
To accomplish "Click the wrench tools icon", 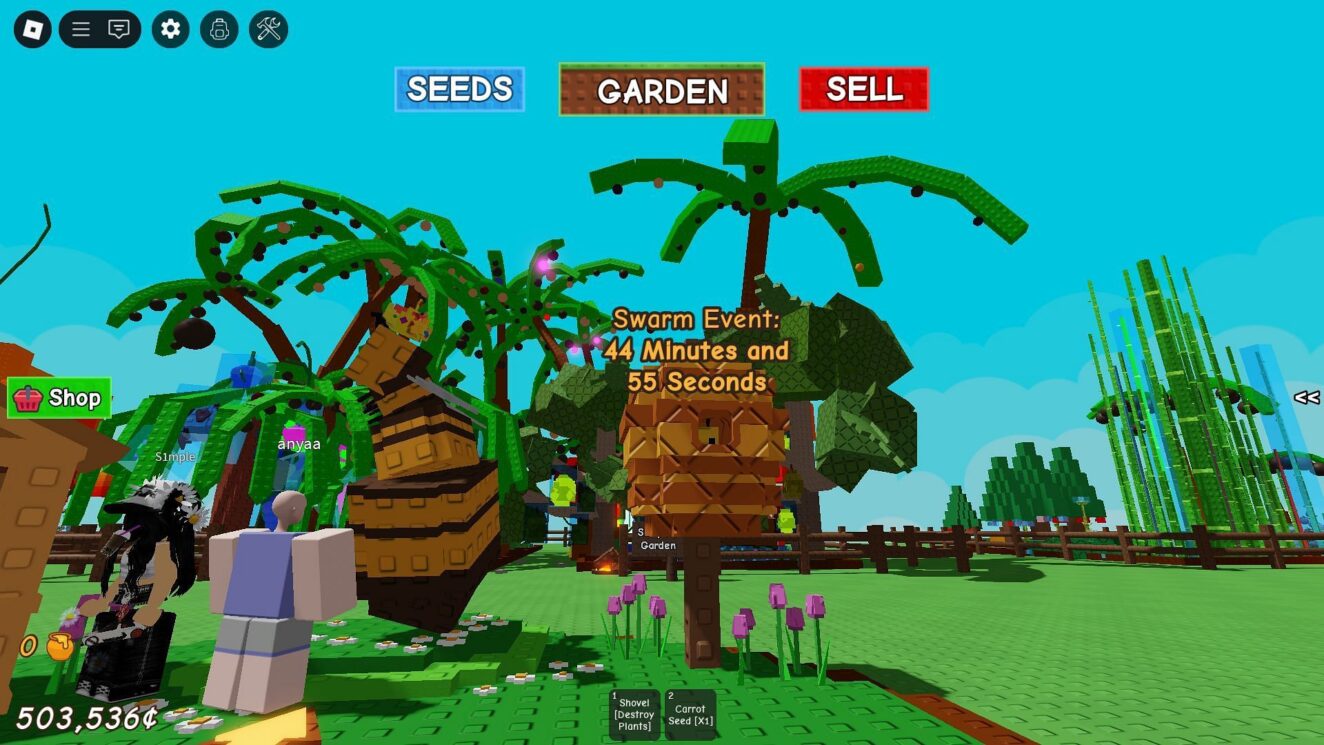I will click(267, 29).
